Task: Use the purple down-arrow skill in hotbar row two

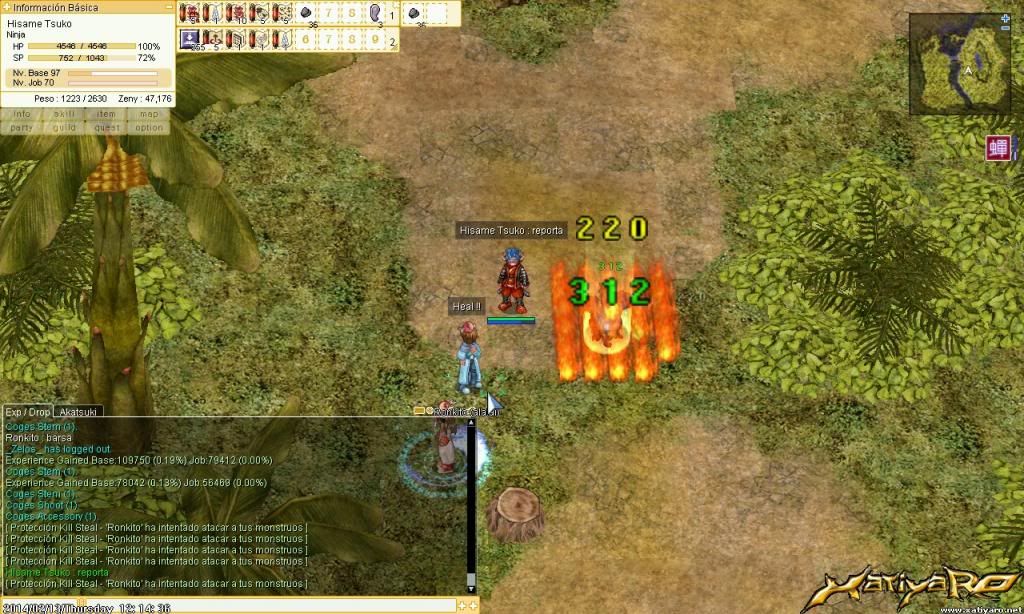Action: tap(189, 39)
